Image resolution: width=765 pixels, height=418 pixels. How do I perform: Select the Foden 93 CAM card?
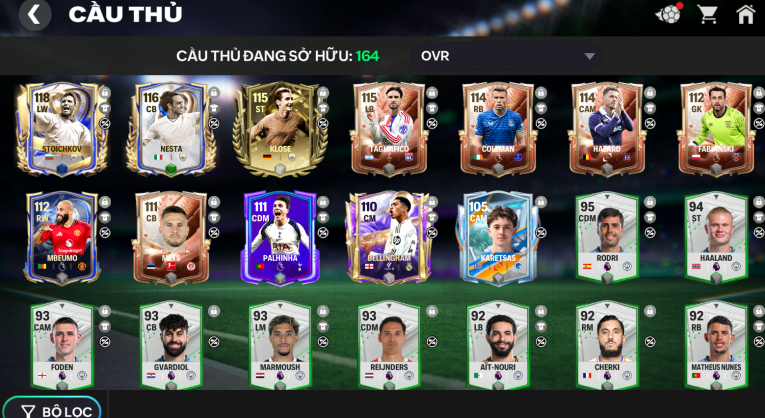click(x=59, y=345)
